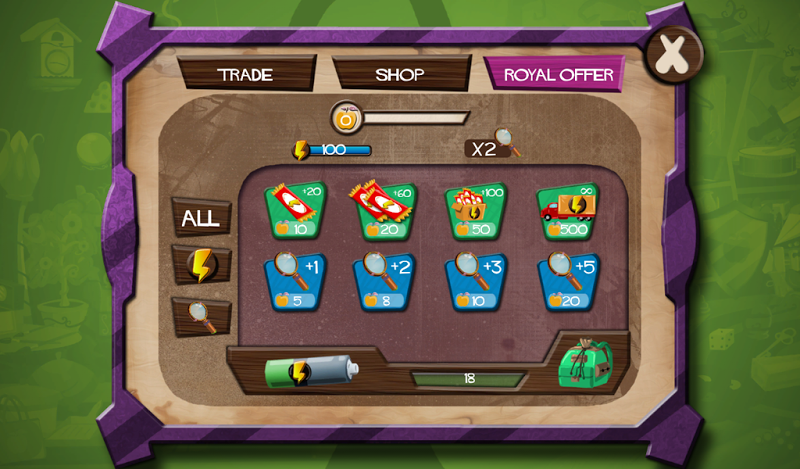Filter shop by lightning energy items
Screen dimensions: 800x469
[x=201, y=264]
